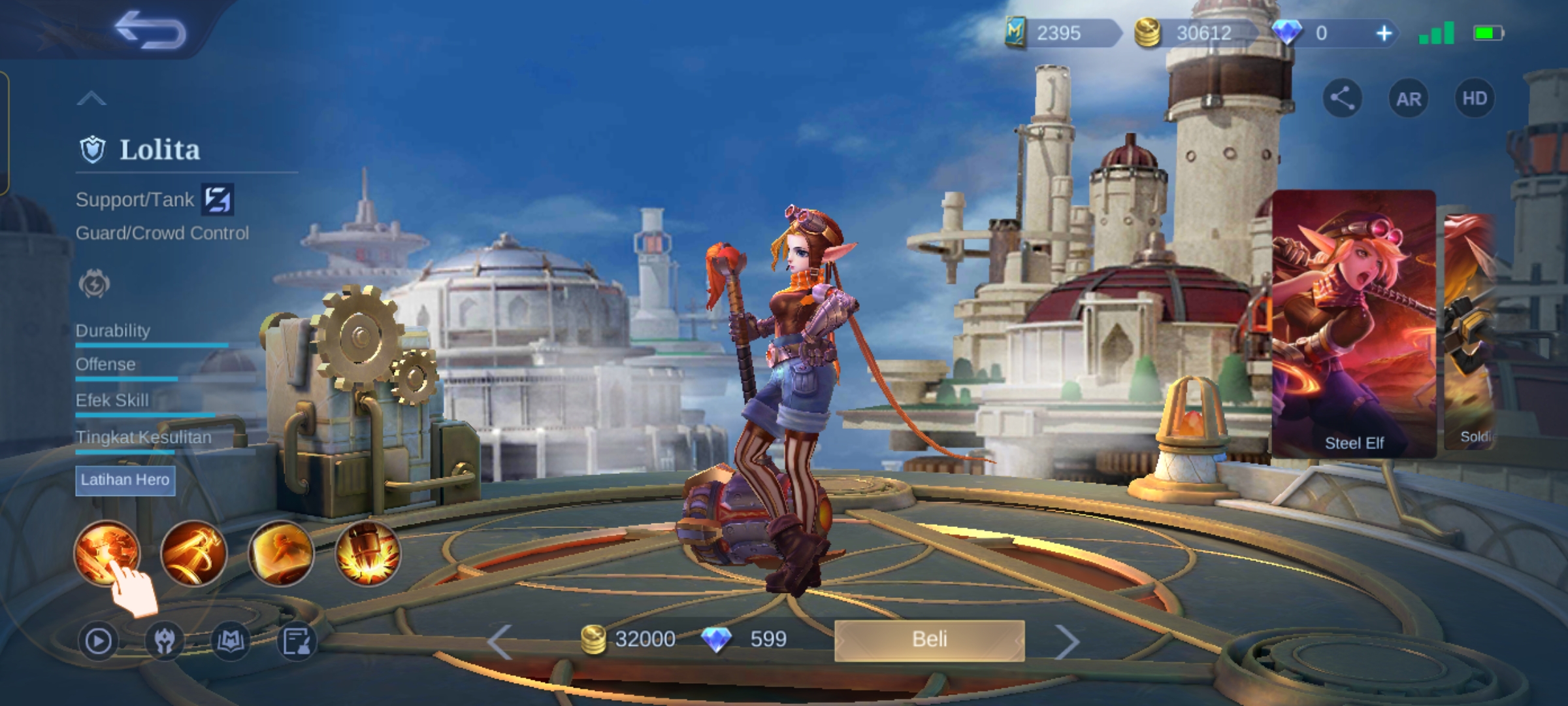Open the hero story quill page icon
1568x706 pixels.
coord(297,641)
